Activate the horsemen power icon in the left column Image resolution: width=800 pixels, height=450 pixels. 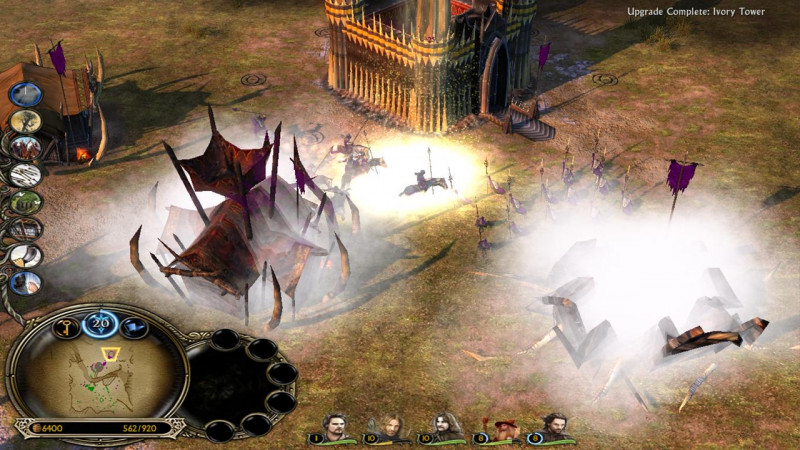27,148
